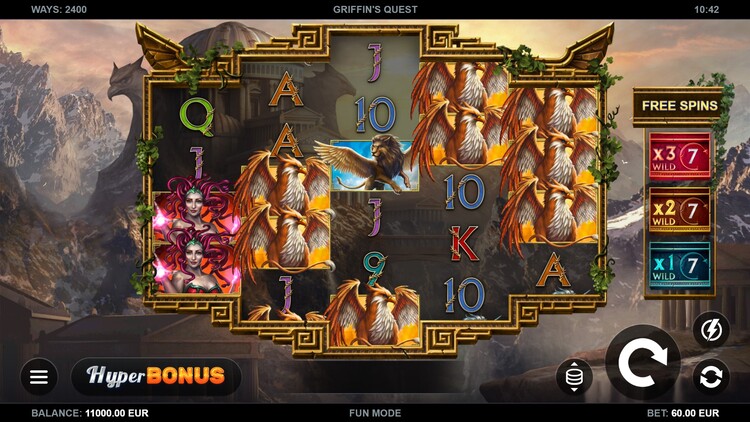Open the bet amount coin stack selector

coord(575,377)
